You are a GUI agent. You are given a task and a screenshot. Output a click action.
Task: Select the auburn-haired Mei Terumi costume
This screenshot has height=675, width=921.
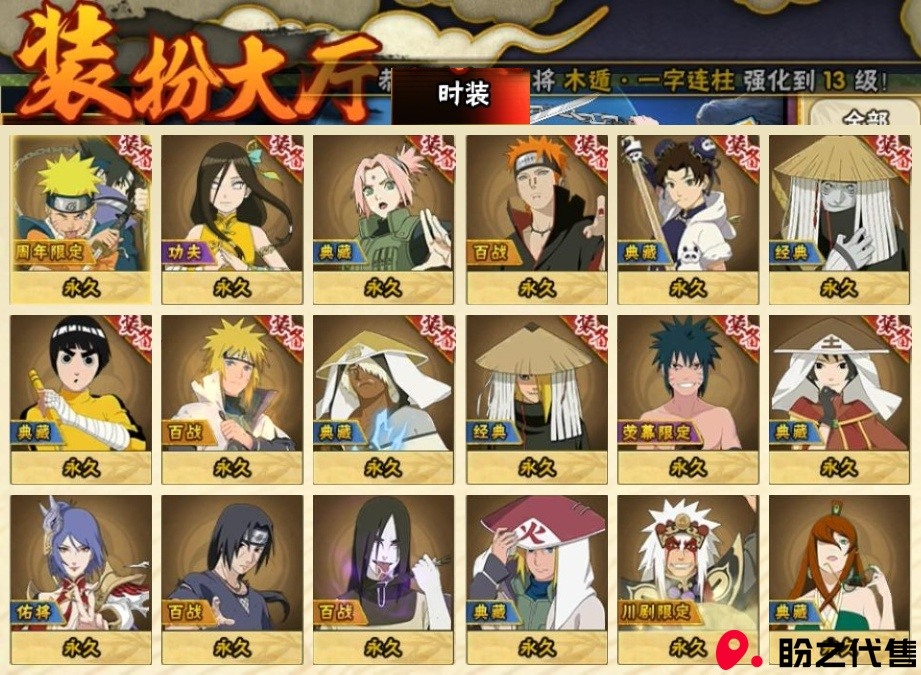[x=839, y=570]
